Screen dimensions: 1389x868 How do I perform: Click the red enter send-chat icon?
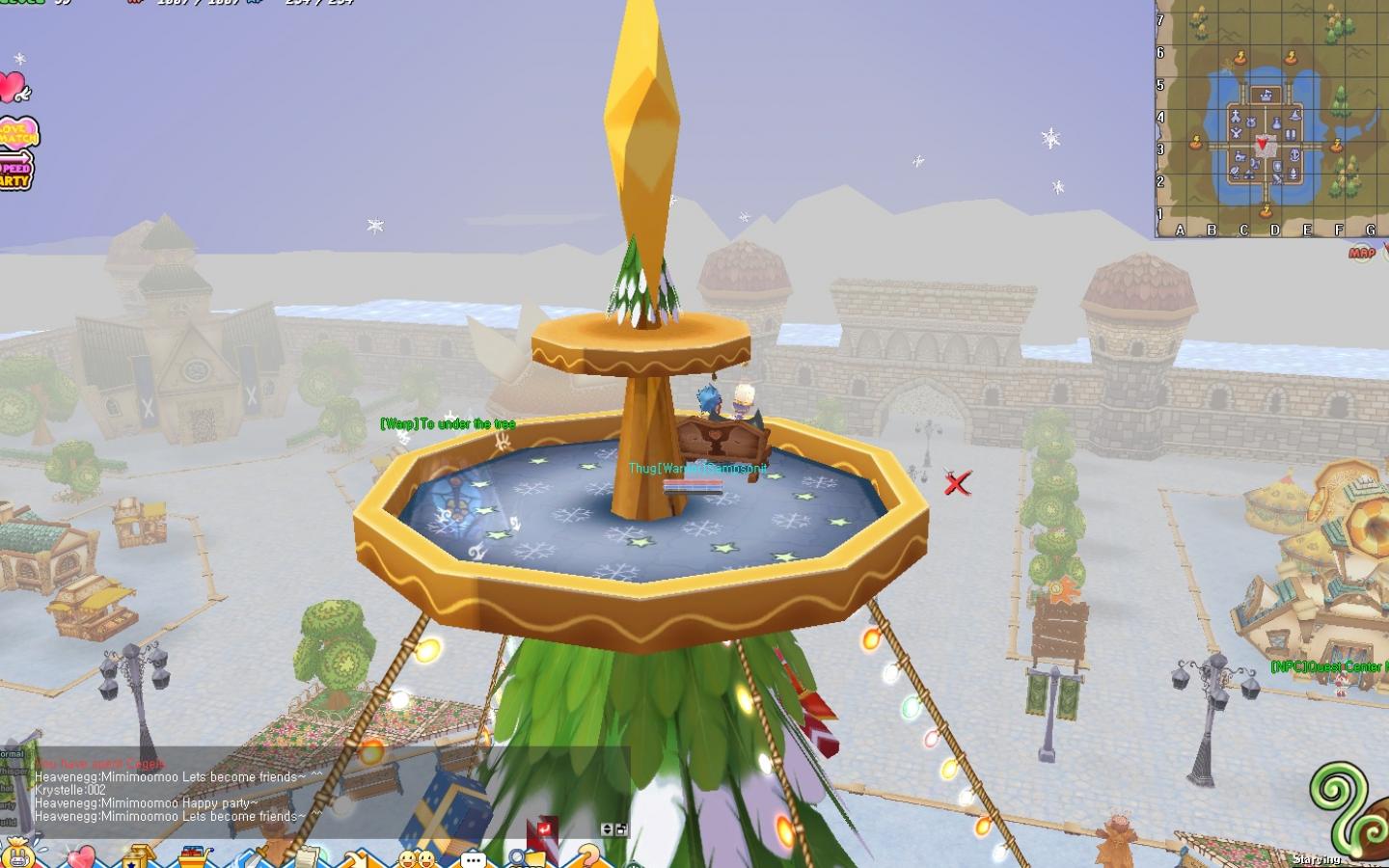coord(545,829)
